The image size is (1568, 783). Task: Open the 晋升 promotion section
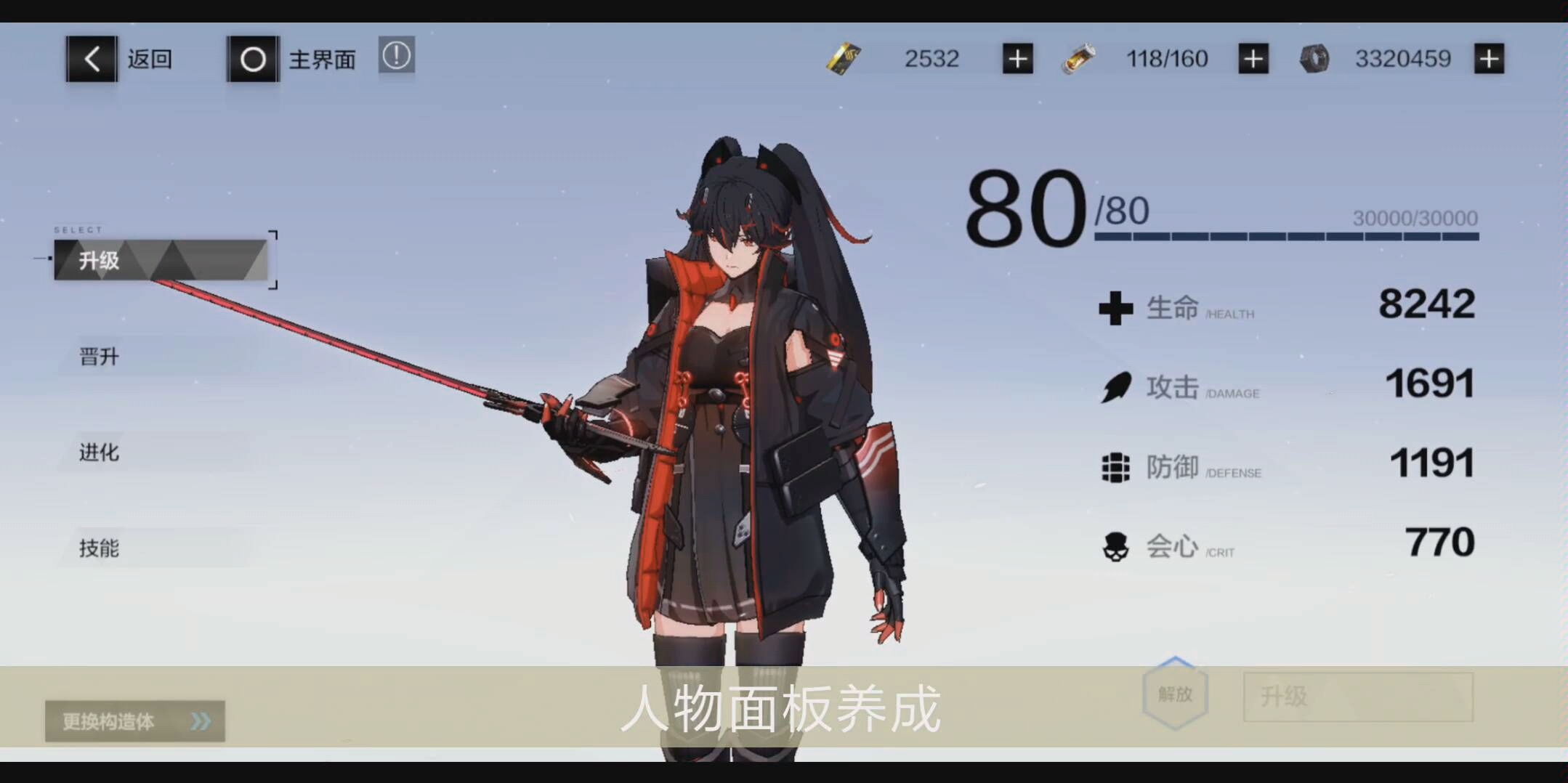98,356
